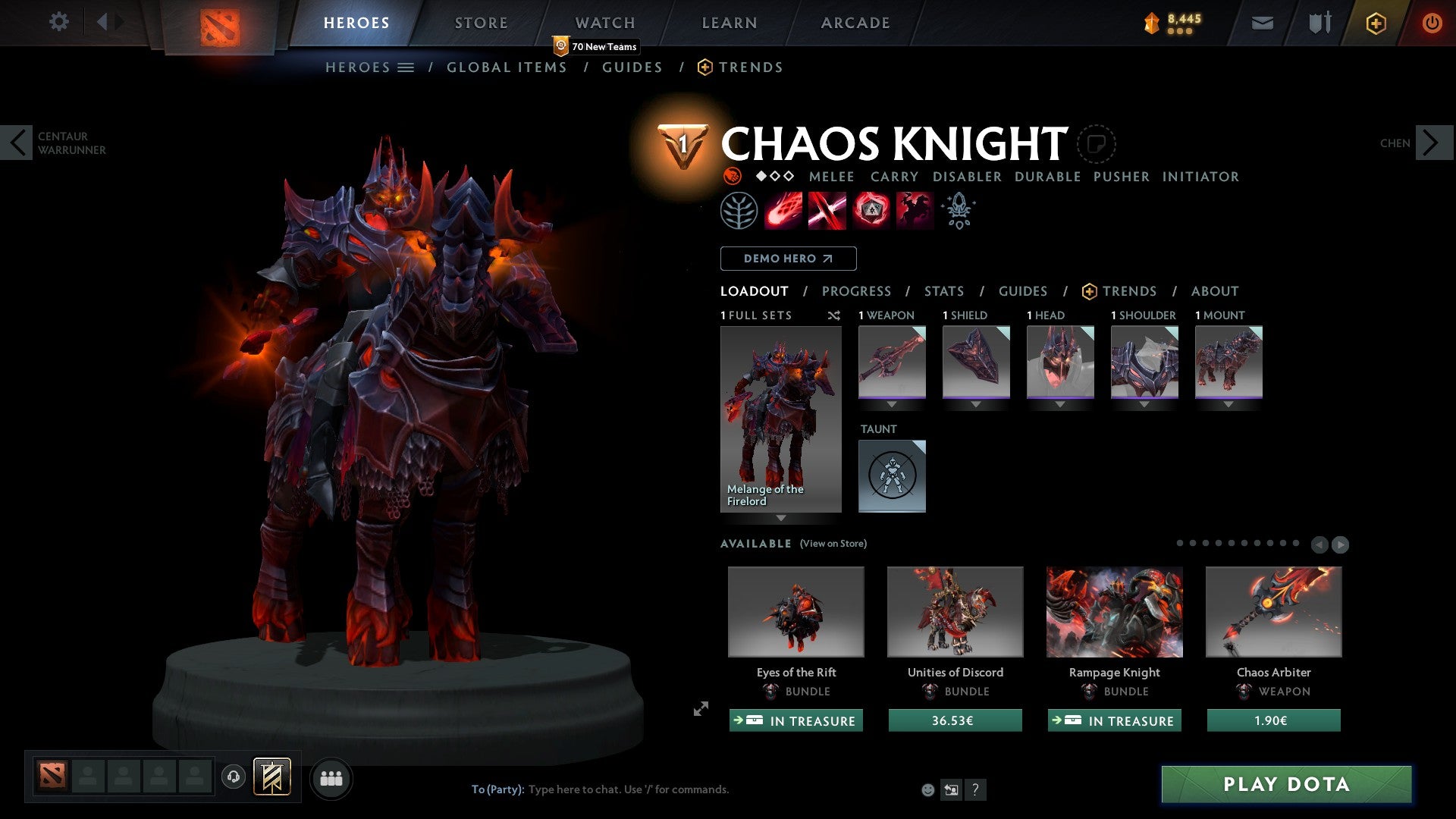
Task: Toggle the chat wheel icon beside the smiley
Action: (950, 789)
